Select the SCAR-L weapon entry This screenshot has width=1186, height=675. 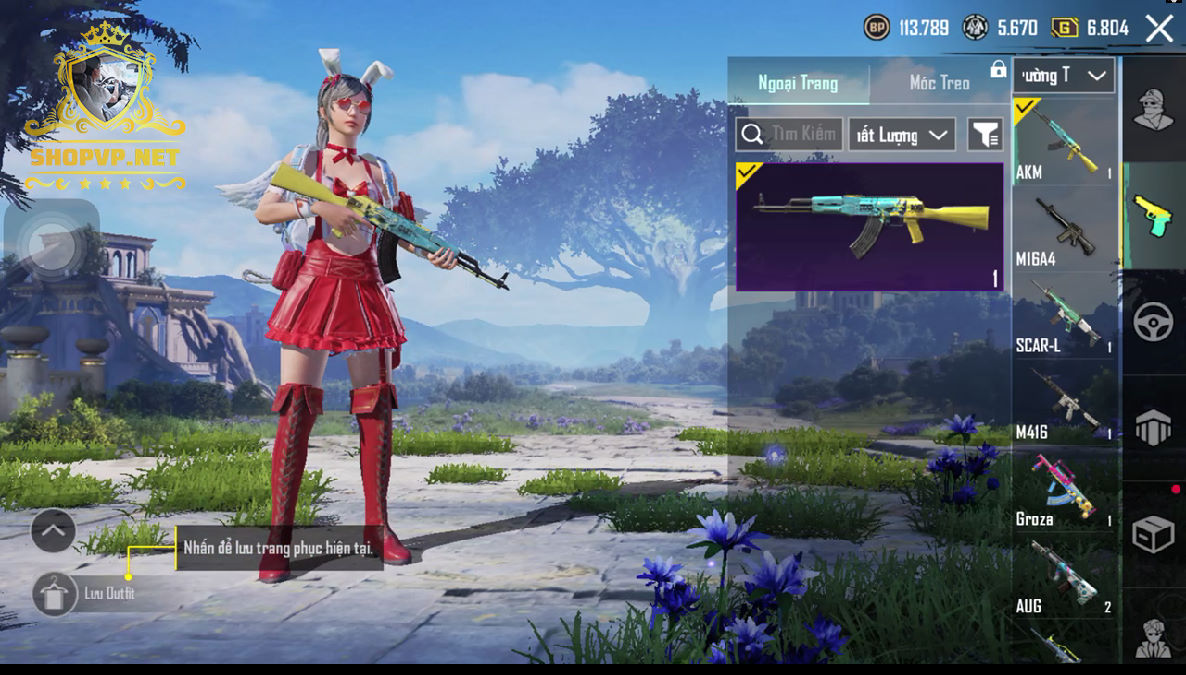(1064, 315)
